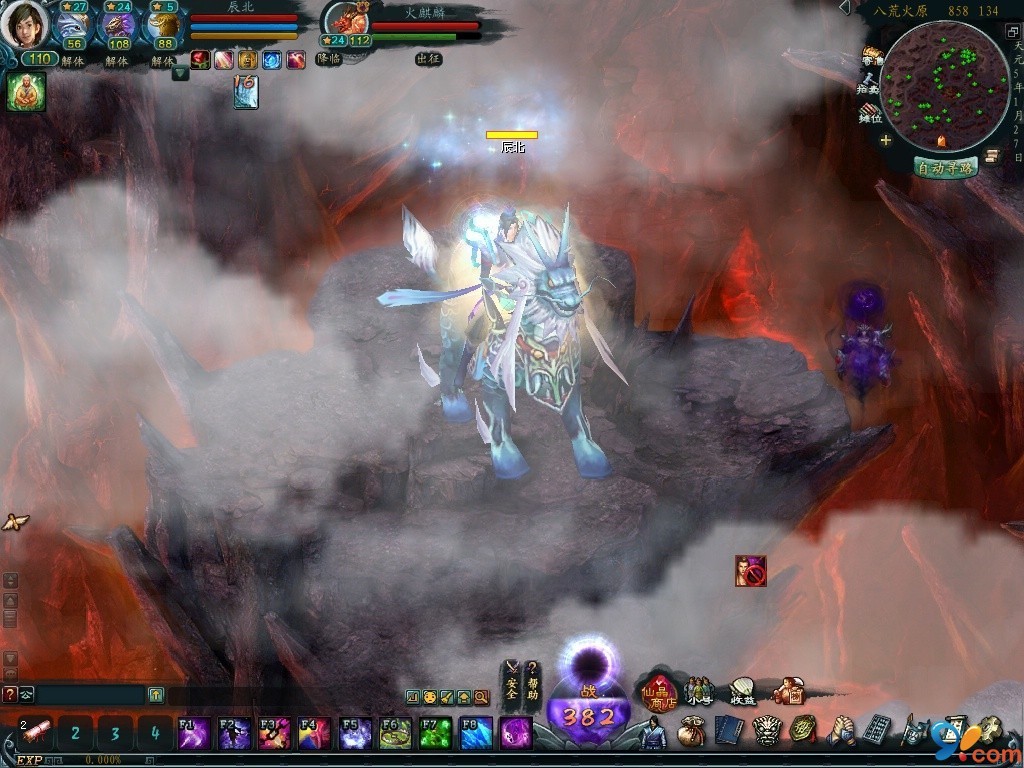Image resolution: width=1024 pixels, height=768 pixels.
Task: Click the 出征 button under the pet
Action: tap(428, 59)
